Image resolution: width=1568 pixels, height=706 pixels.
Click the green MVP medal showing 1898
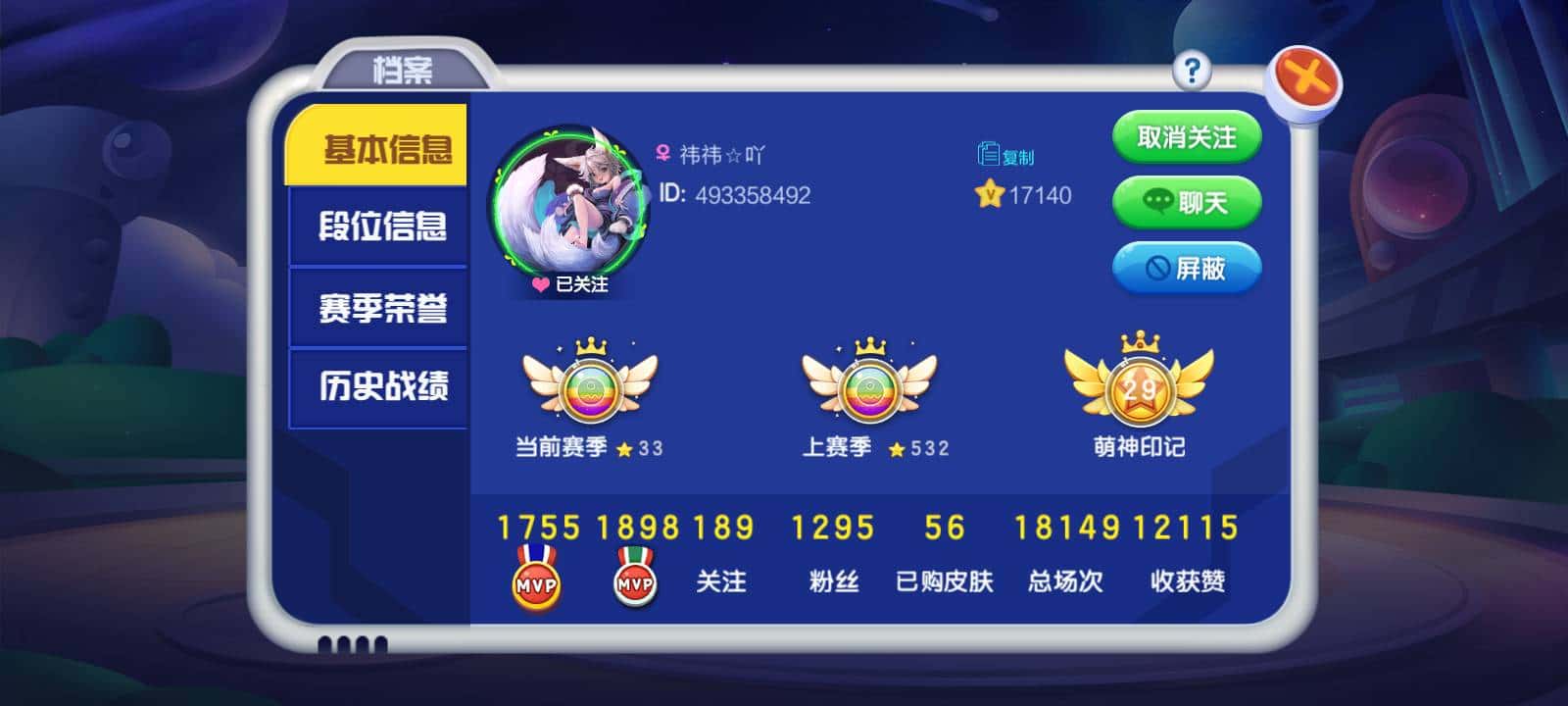pos(637,579)
